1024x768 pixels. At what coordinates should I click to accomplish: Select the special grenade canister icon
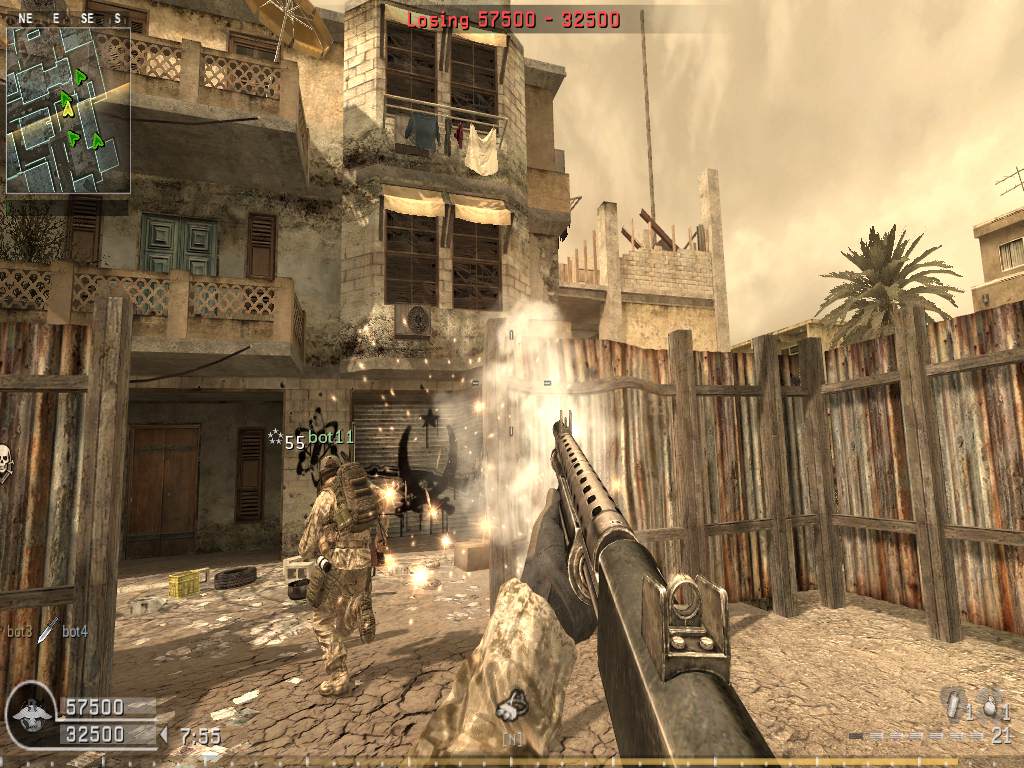[x=953, y=703]
